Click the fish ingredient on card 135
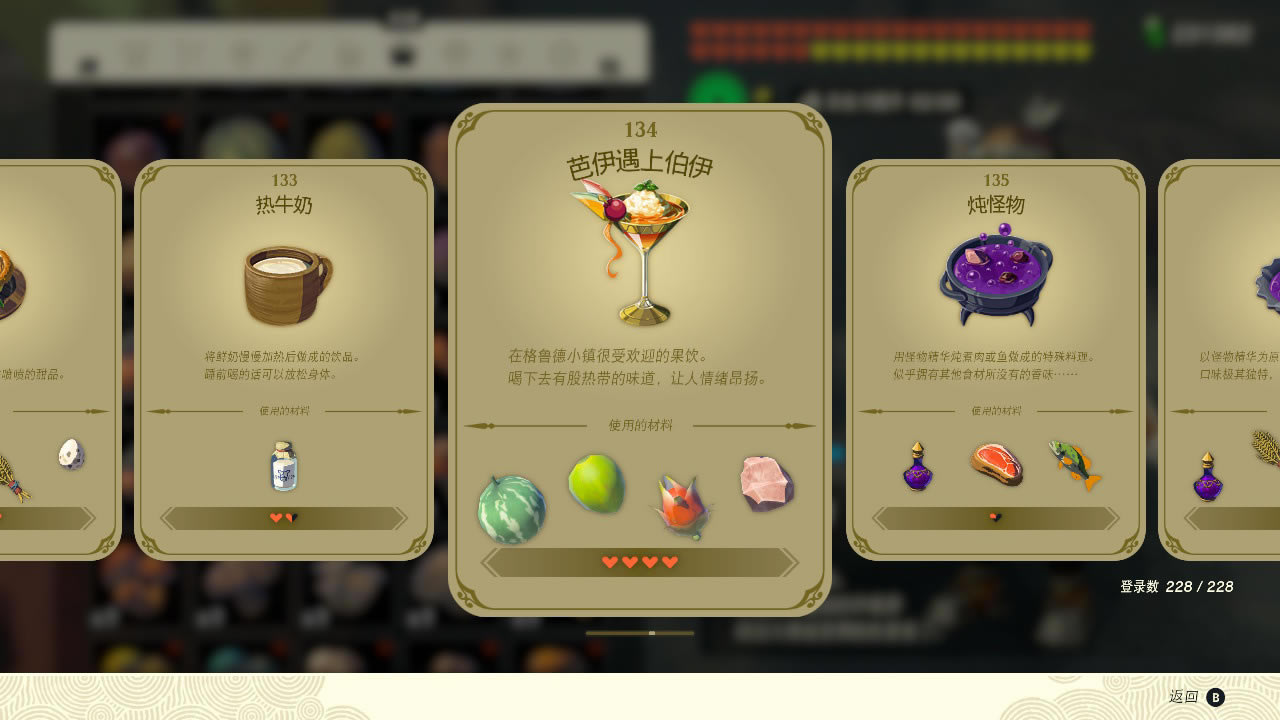The height and width of the screenshot is (720, 1280). click(x=1072, y=463)
